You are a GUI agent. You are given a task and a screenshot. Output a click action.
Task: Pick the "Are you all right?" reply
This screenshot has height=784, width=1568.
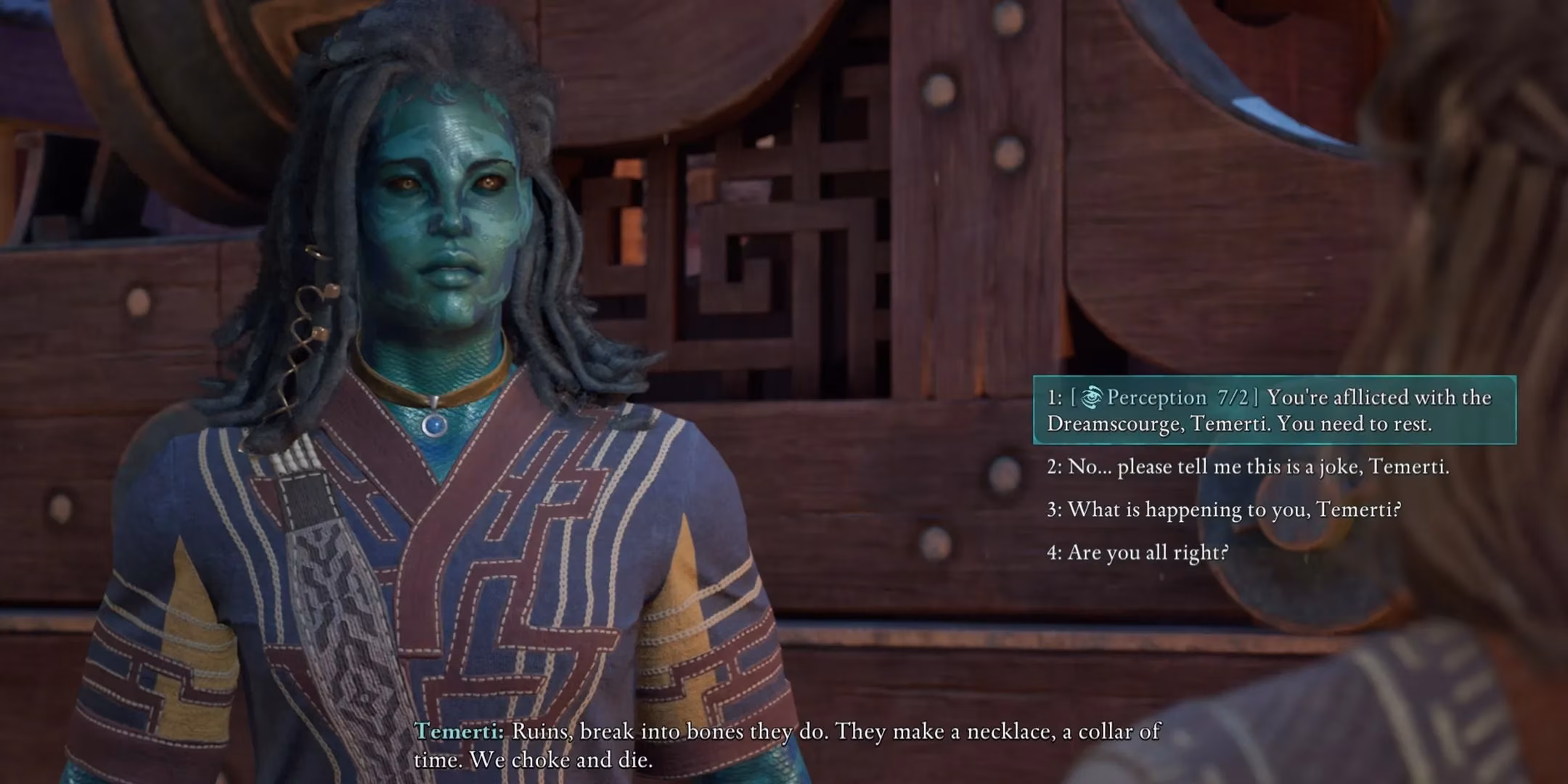pos(1138,552)
